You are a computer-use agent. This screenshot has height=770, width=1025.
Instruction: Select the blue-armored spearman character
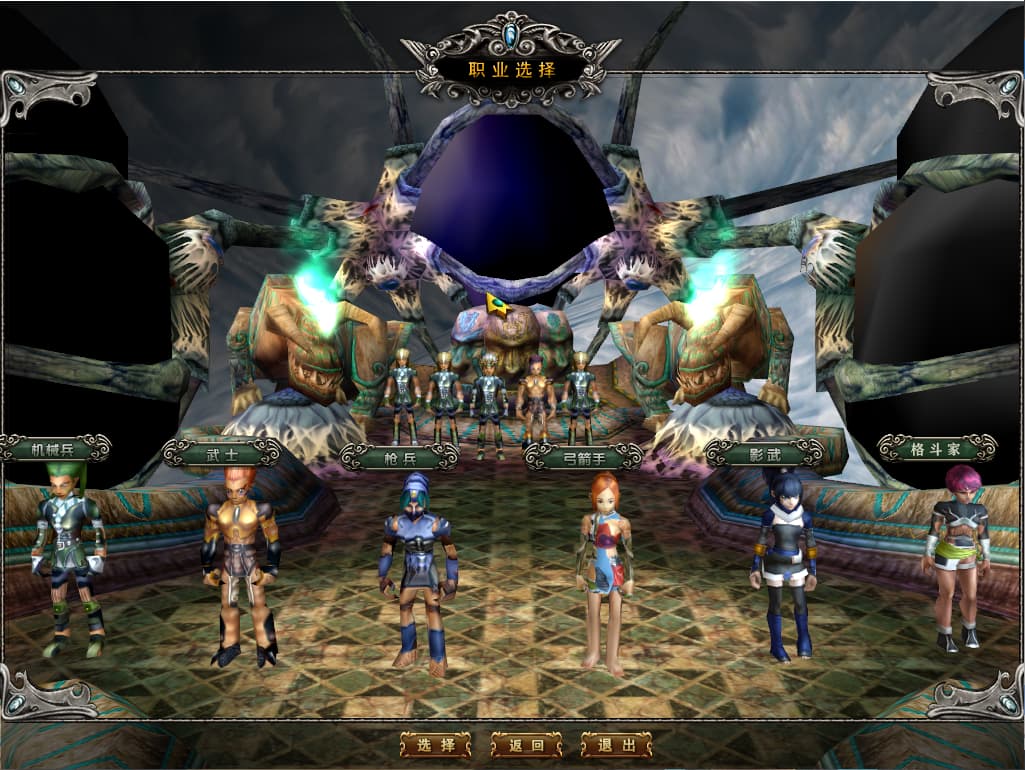pos(417,575)
